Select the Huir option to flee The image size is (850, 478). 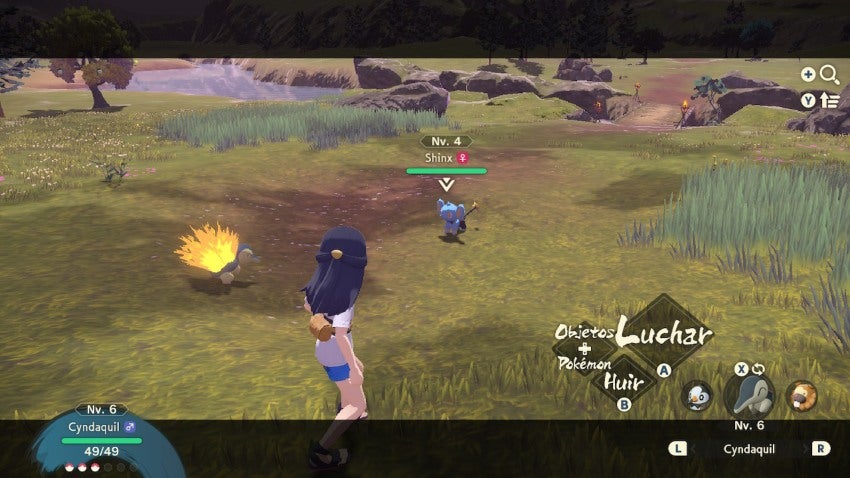[x=616, y=380]
